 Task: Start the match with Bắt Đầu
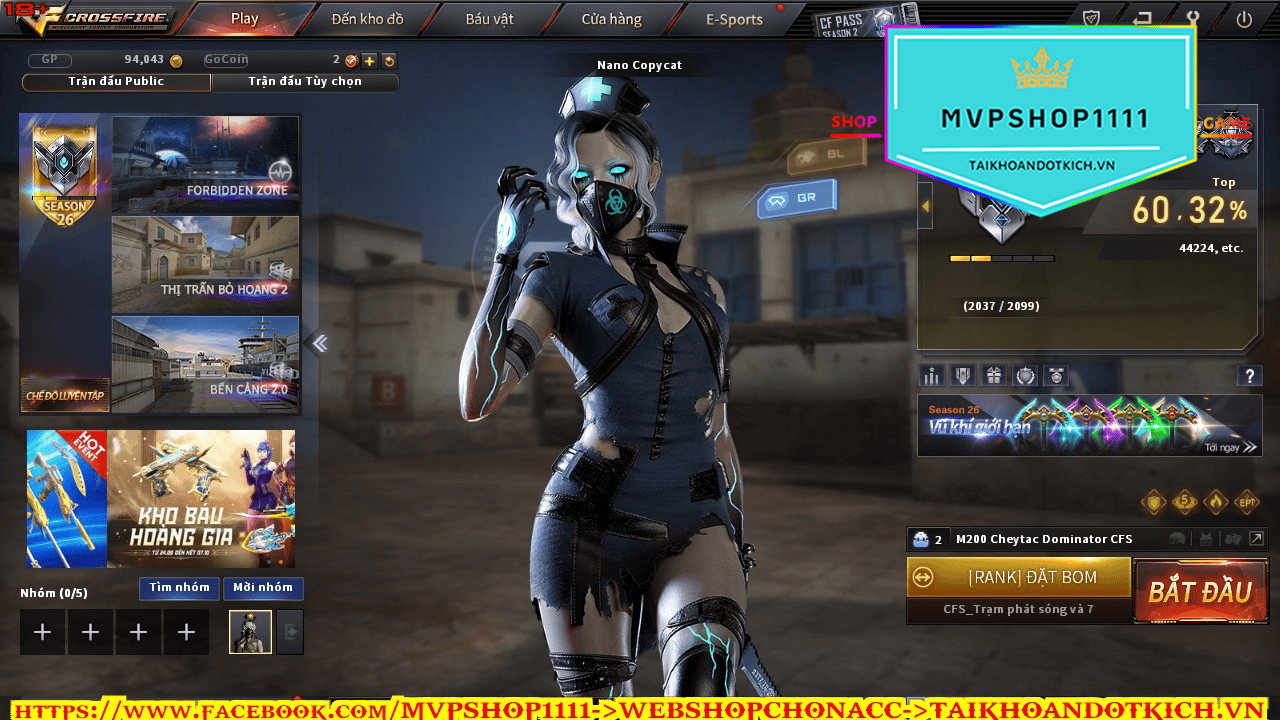pyautogui.click(x=1199, y=591)
